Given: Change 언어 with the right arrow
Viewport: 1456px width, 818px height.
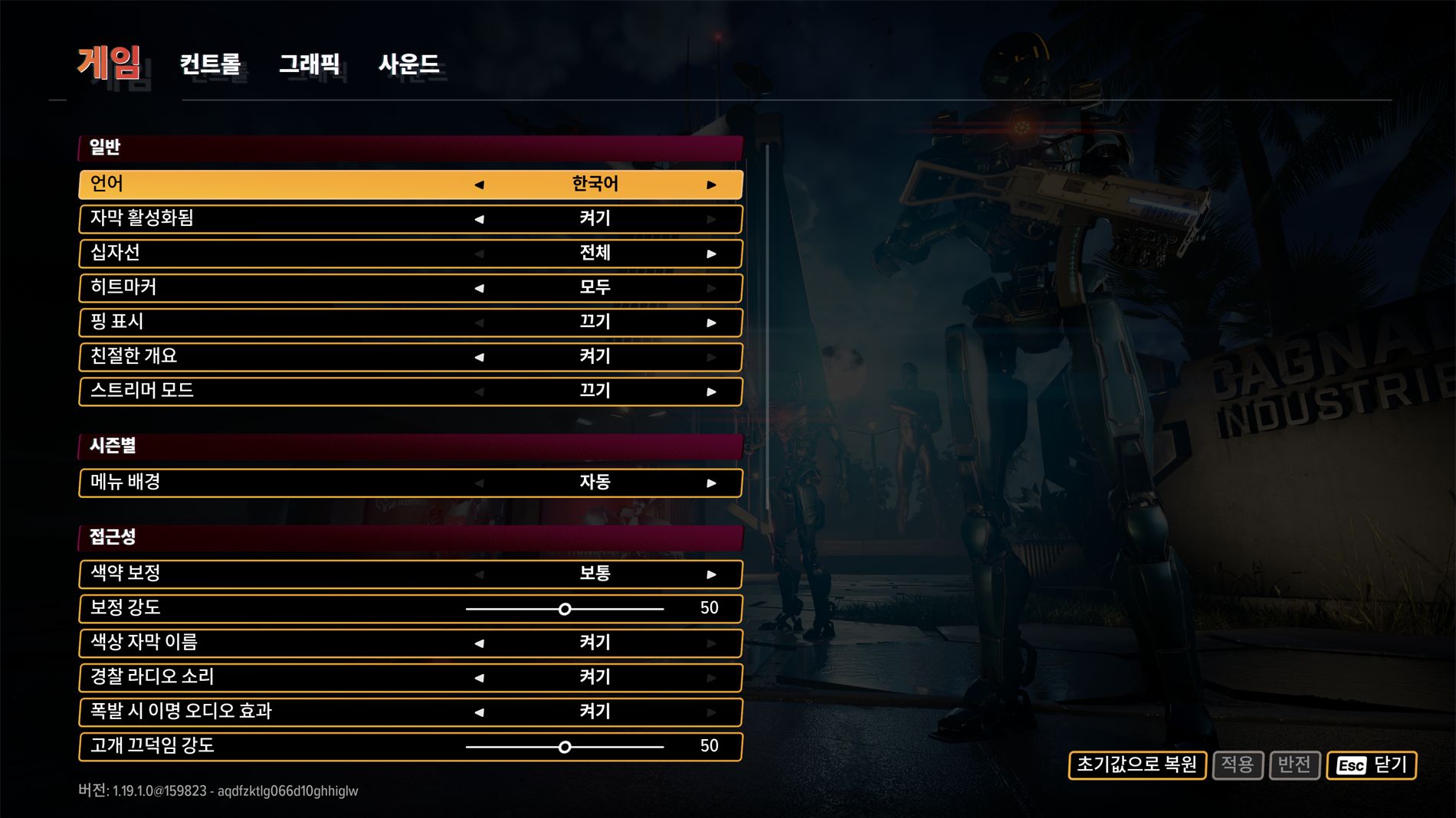Looking at the screenshot, I should (x=711, y=185).
